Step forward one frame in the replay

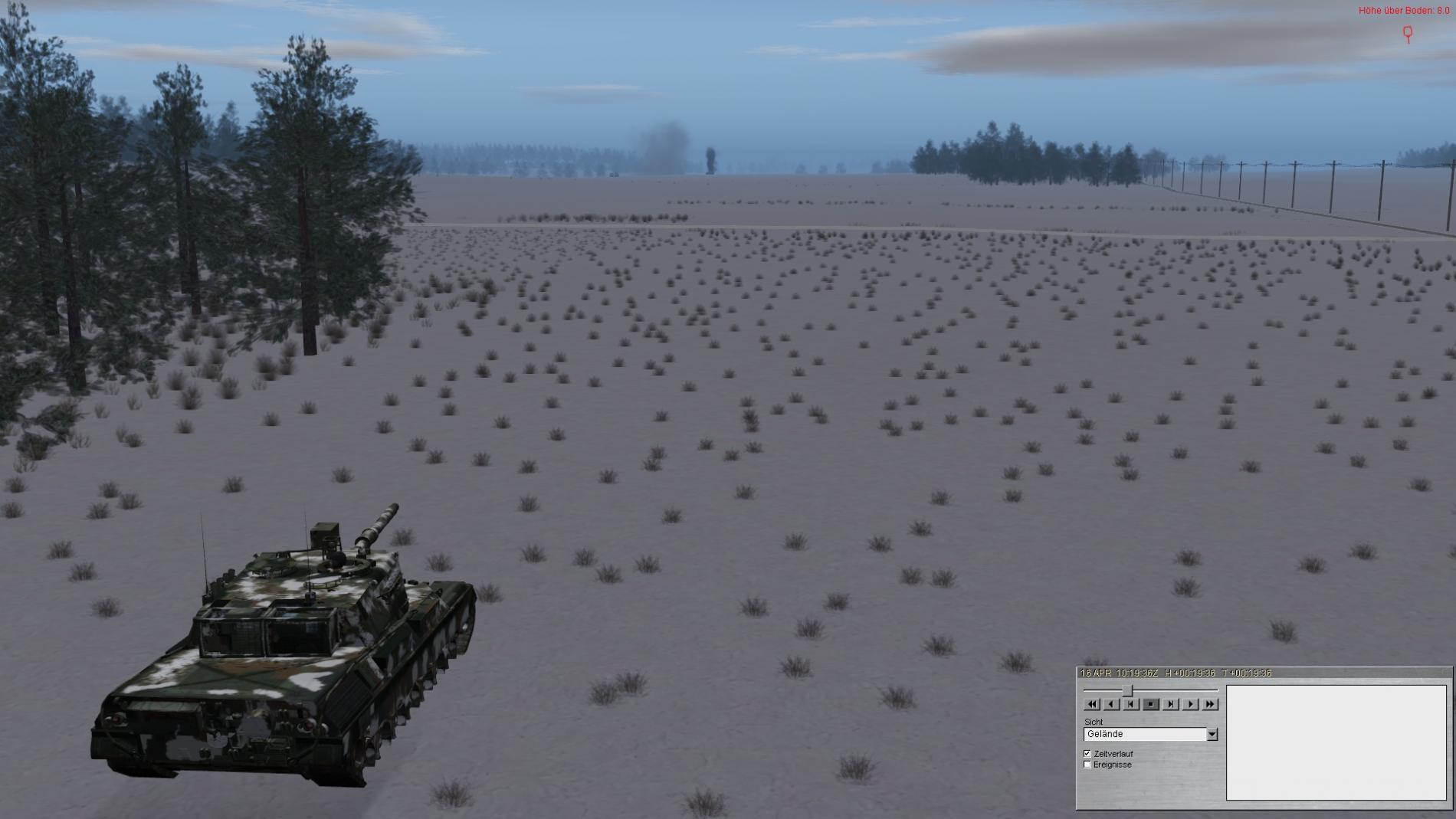(1170, 704)
